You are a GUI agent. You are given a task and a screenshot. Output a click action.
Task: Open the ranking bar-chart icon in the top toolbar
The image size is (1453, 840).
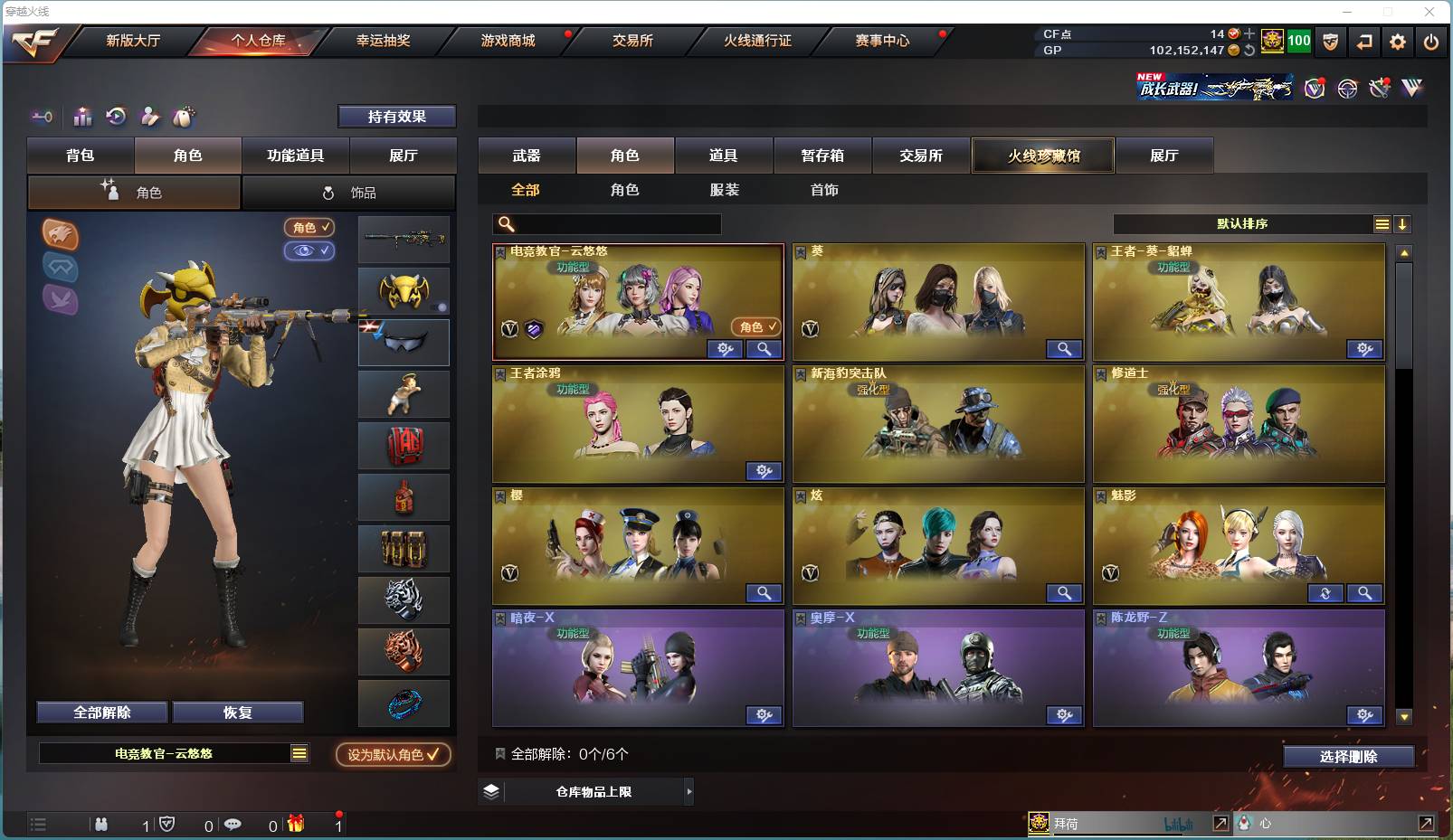pos(82,117)
